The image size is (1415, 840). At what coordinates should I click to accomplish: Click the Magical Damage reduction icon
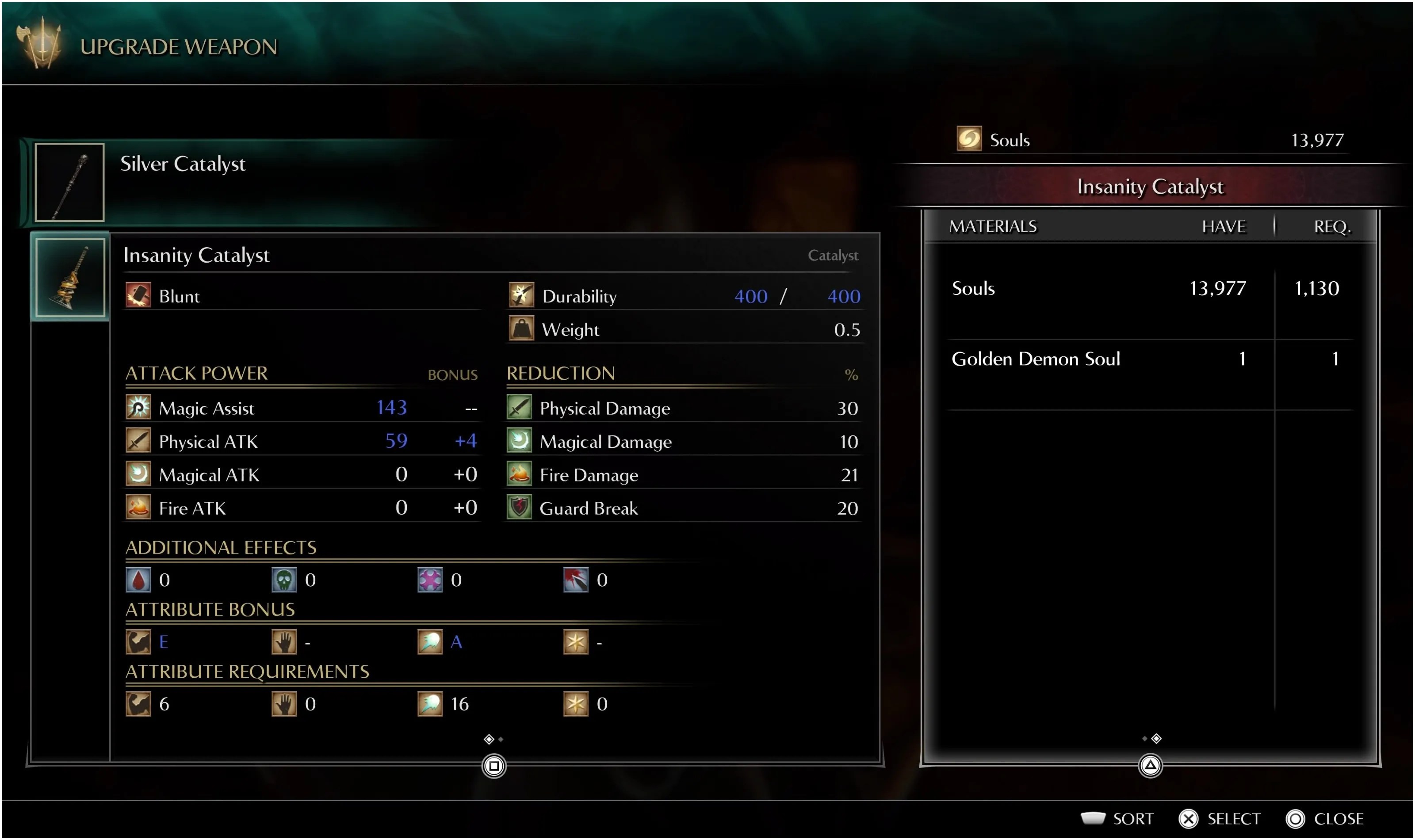pos(519,441)
